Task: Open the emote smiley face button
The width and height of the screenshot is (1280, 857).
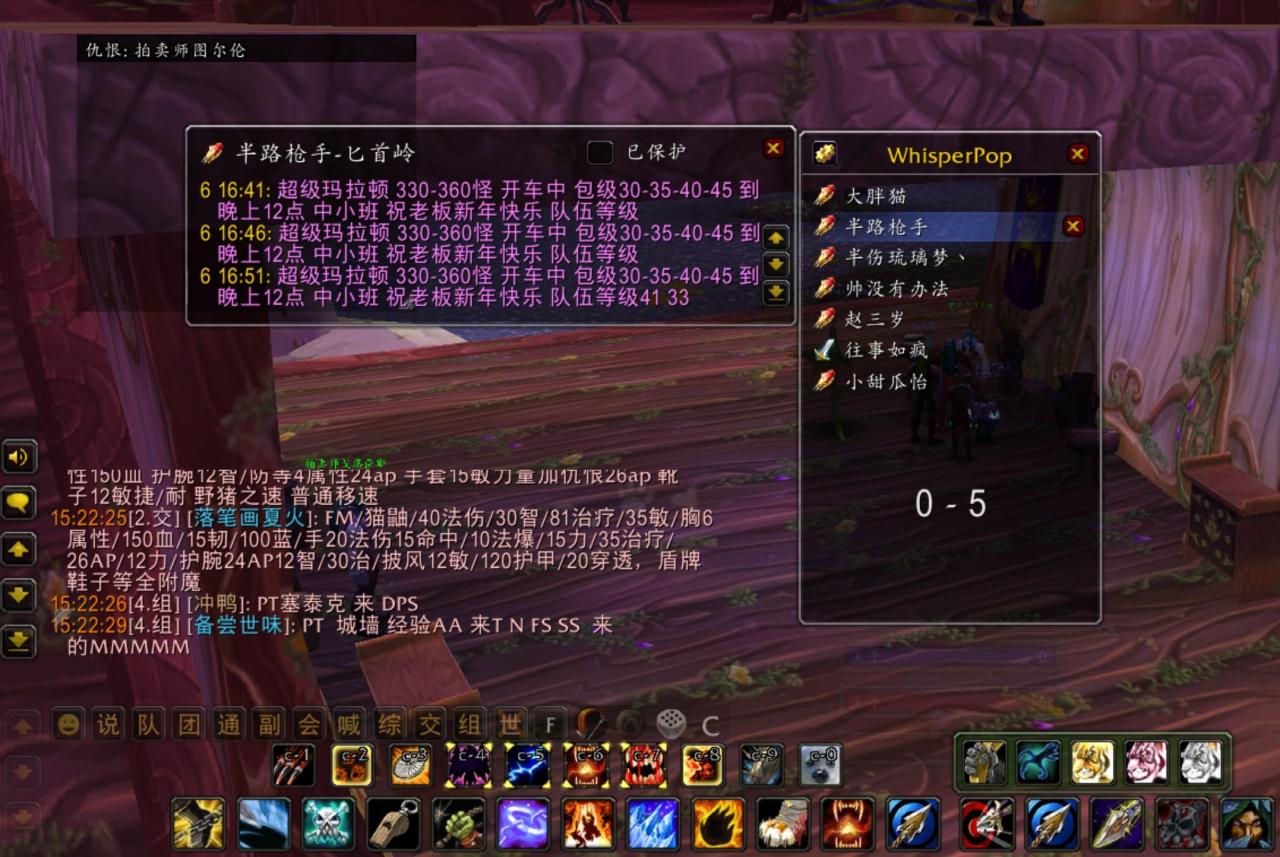Action: click(x=67, y=724)
